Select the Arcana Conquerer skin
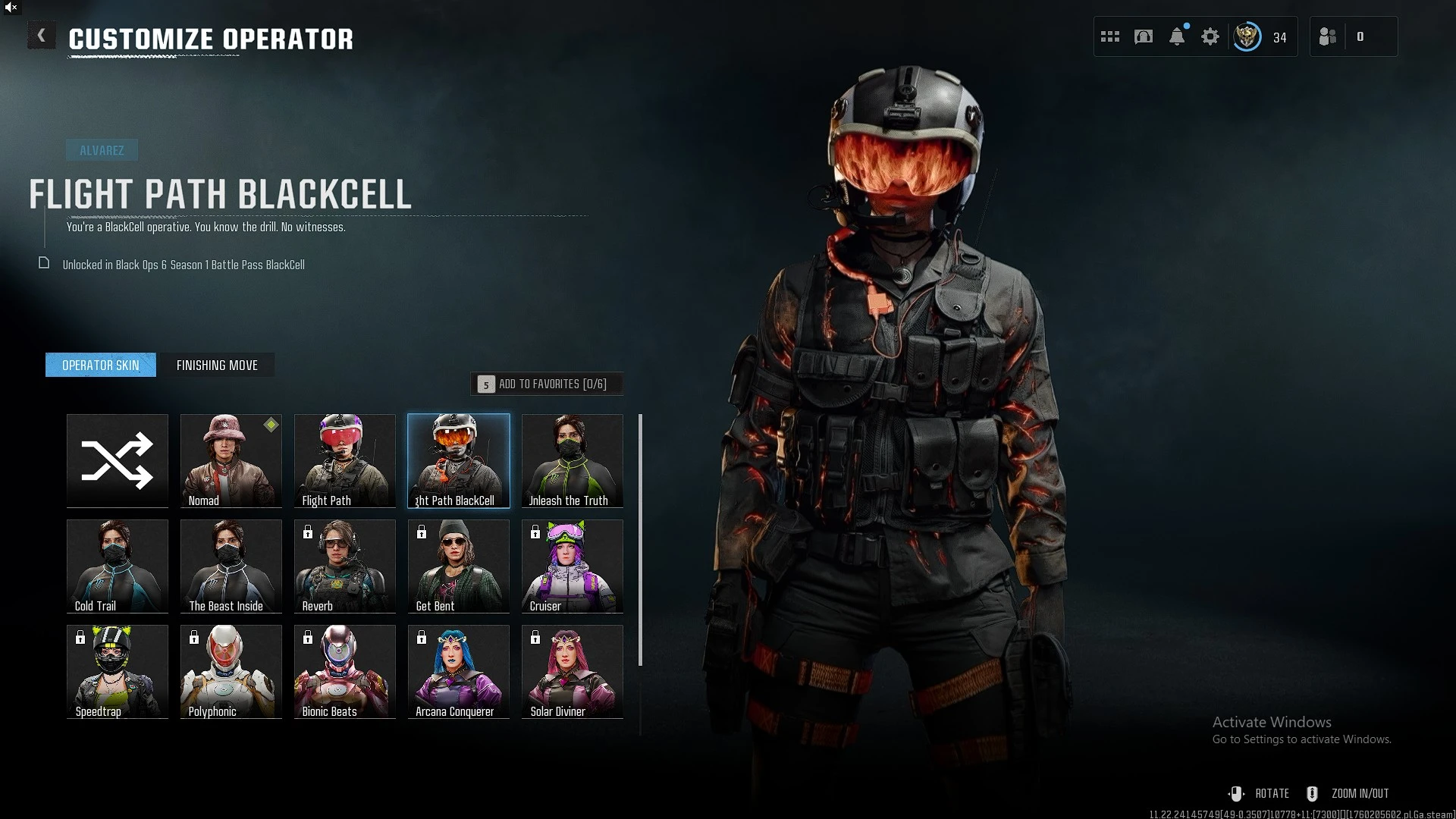 click(x=458, y=671)
